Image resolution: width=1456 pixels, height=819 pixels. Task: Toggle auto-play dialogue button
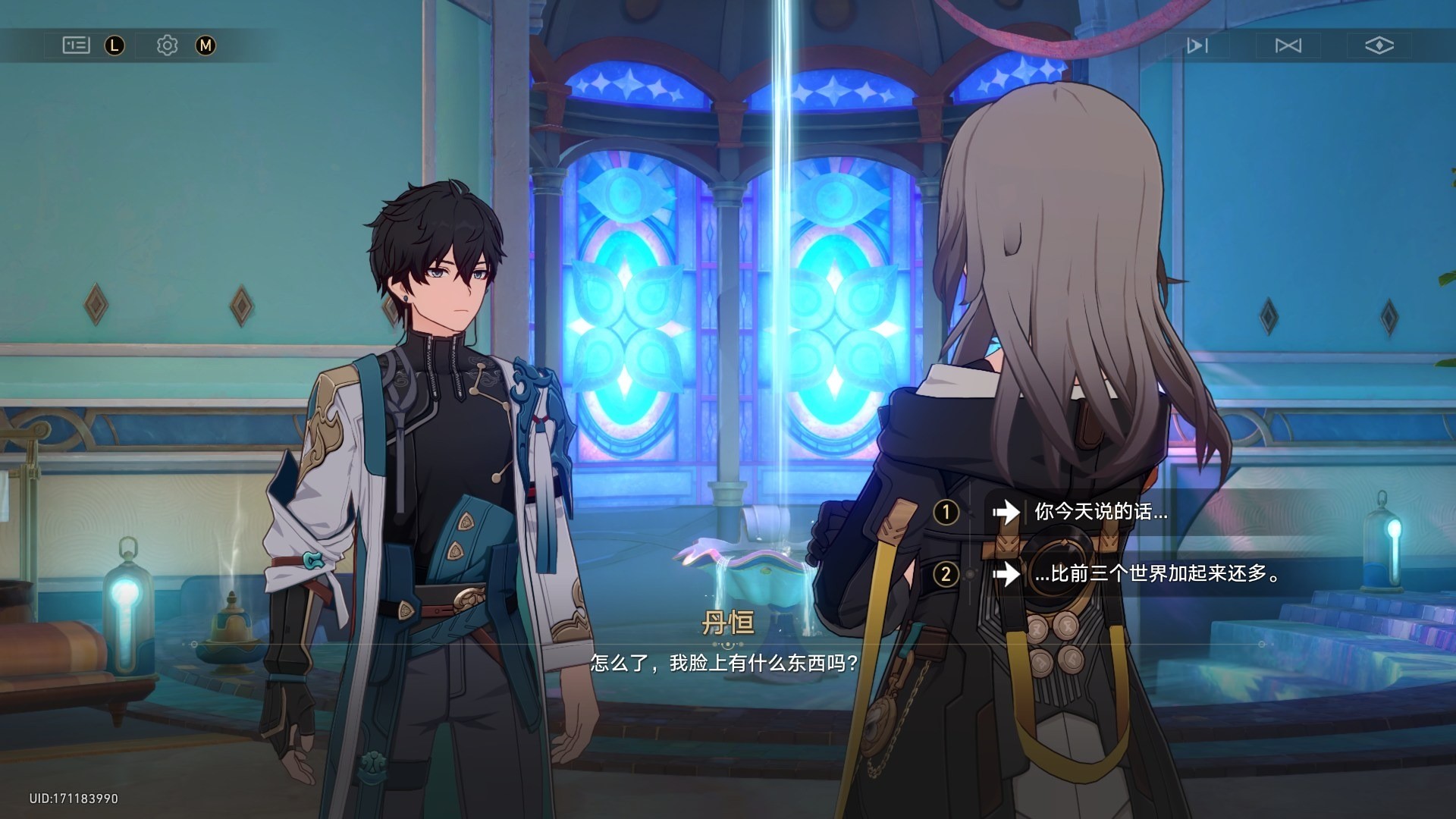click(1197, 45)
